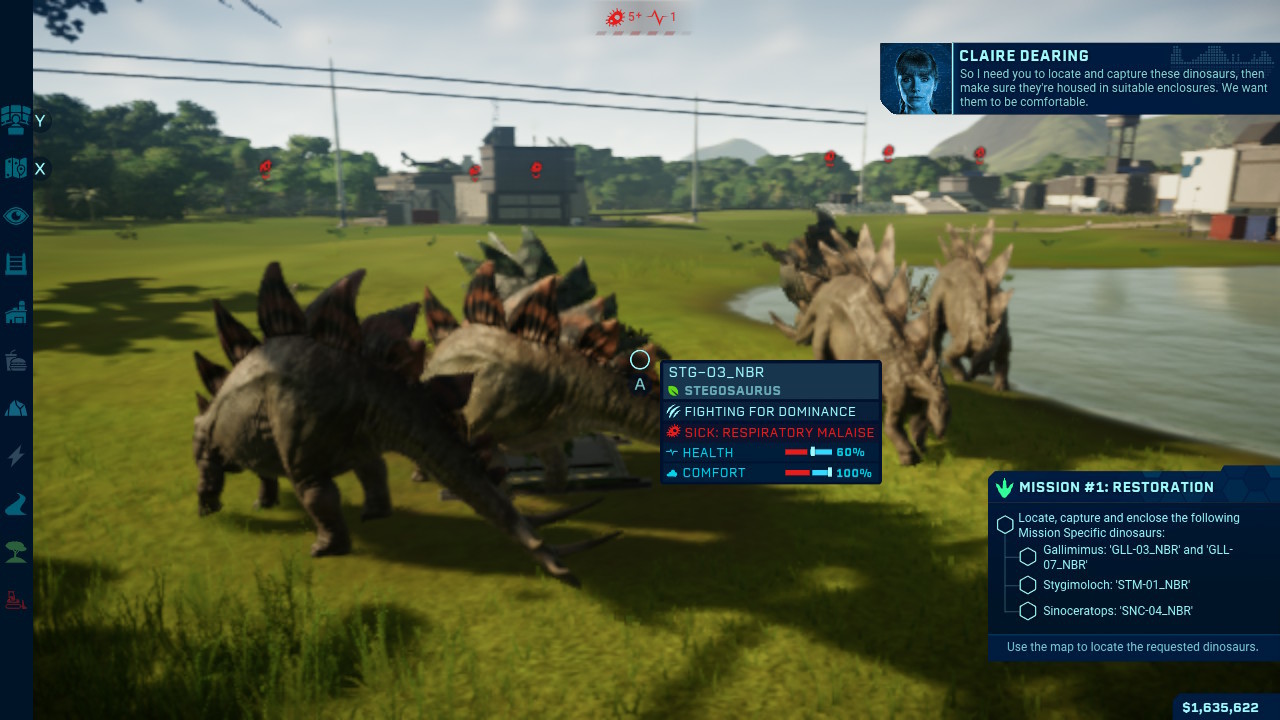Select the observation eye tool in the sidebar
The width and height of the screenshot is (1280, 720).
point(15,216)
